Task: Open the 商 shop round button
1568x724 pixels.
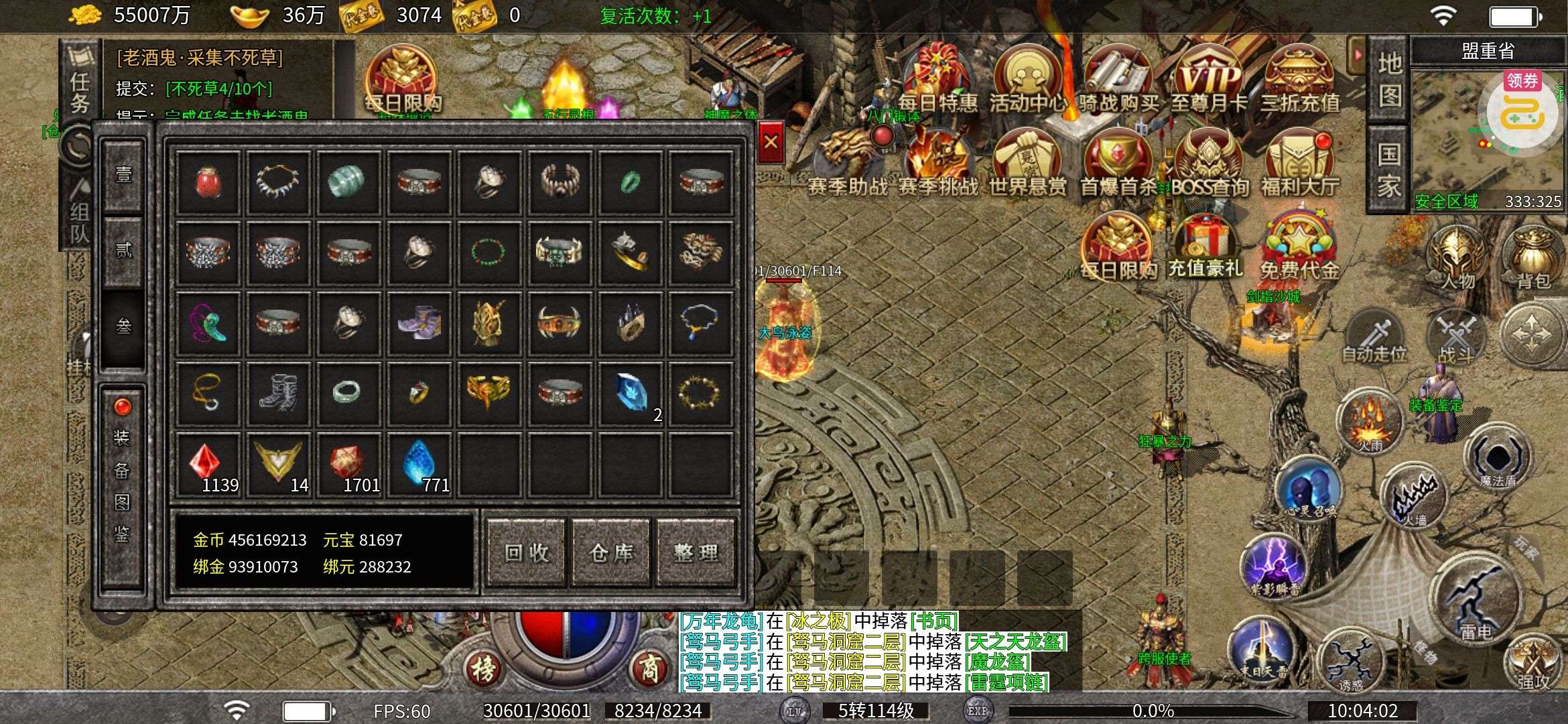Action: [x=649, y=667]
